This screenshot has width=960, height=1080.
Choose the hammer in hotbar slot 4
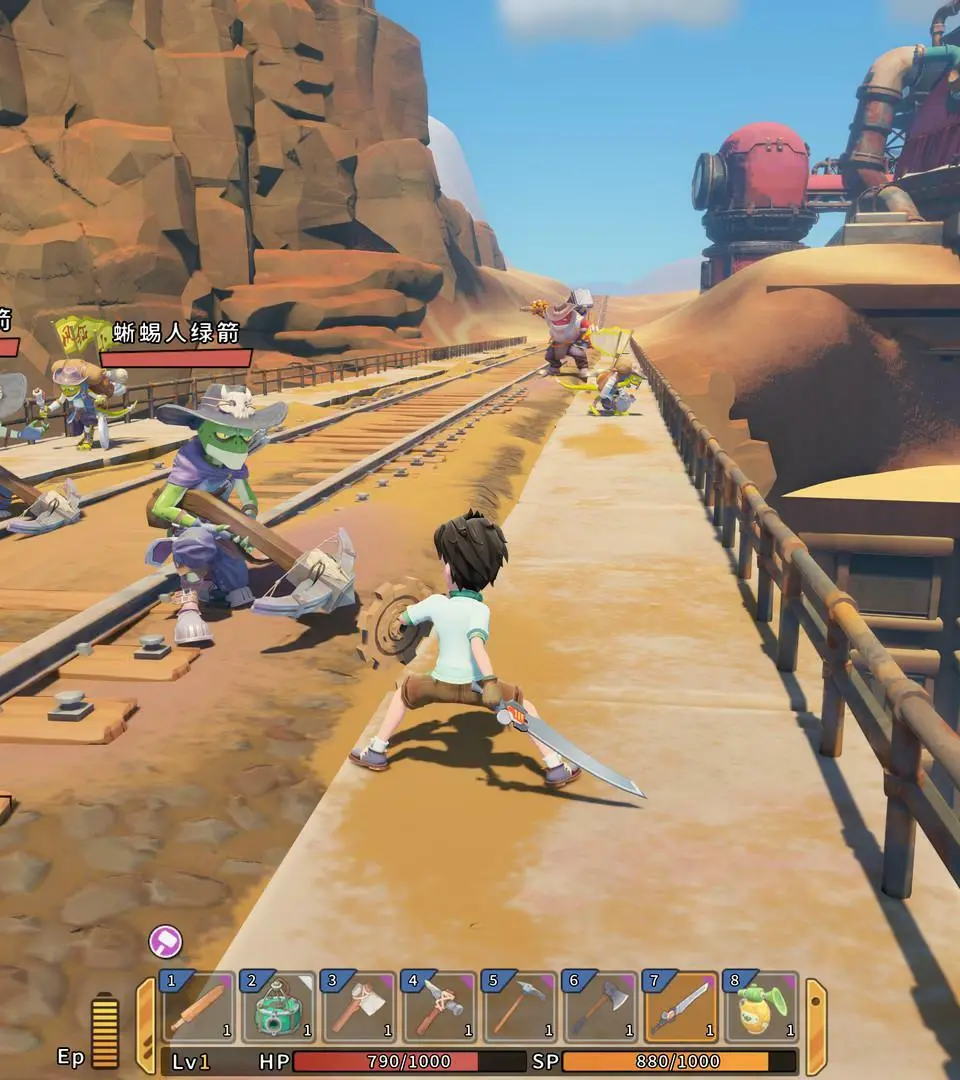coord(439,1007)
